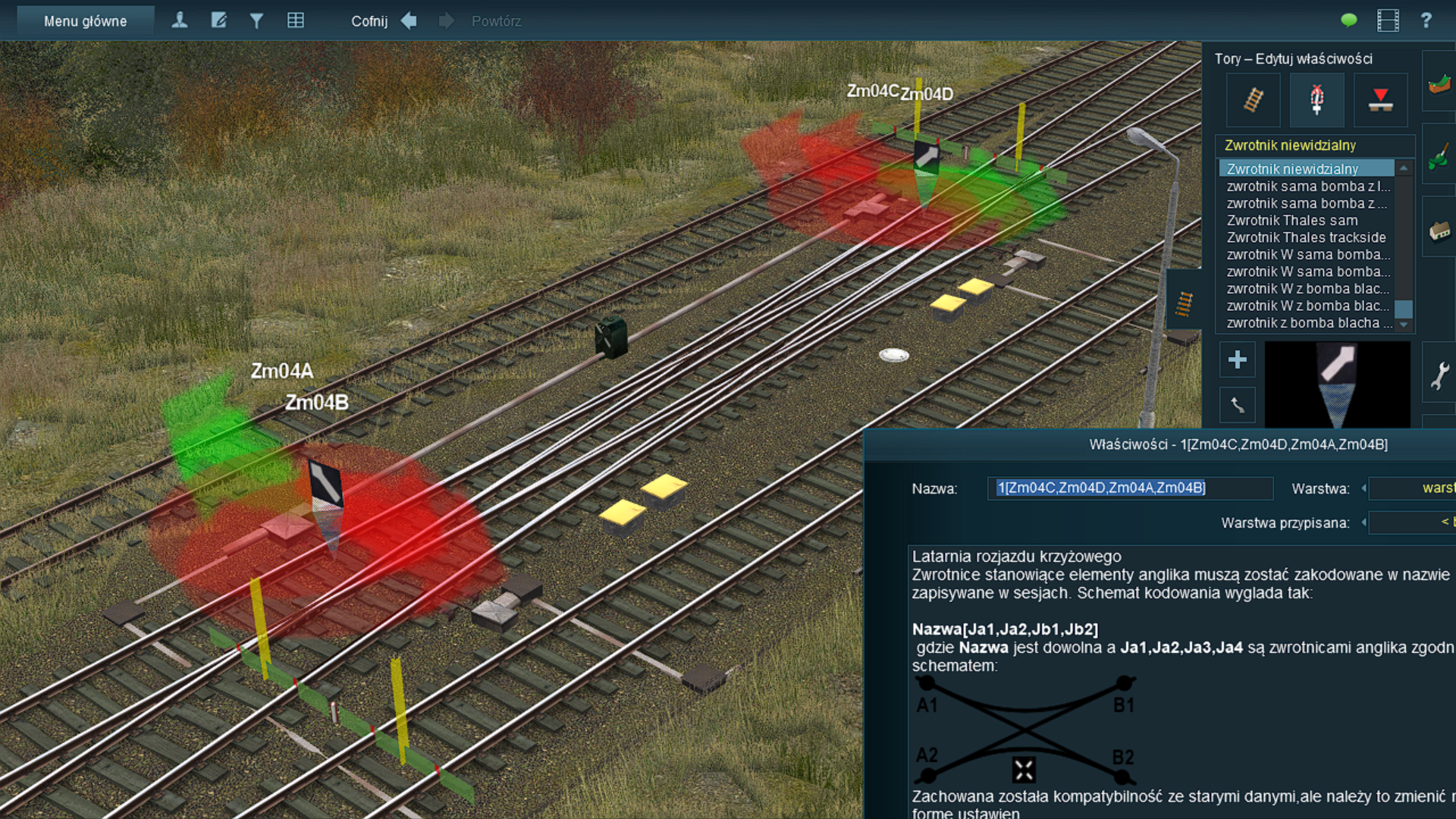
Task: Open the green chat bubble icon
Action: click(1348, 20)
